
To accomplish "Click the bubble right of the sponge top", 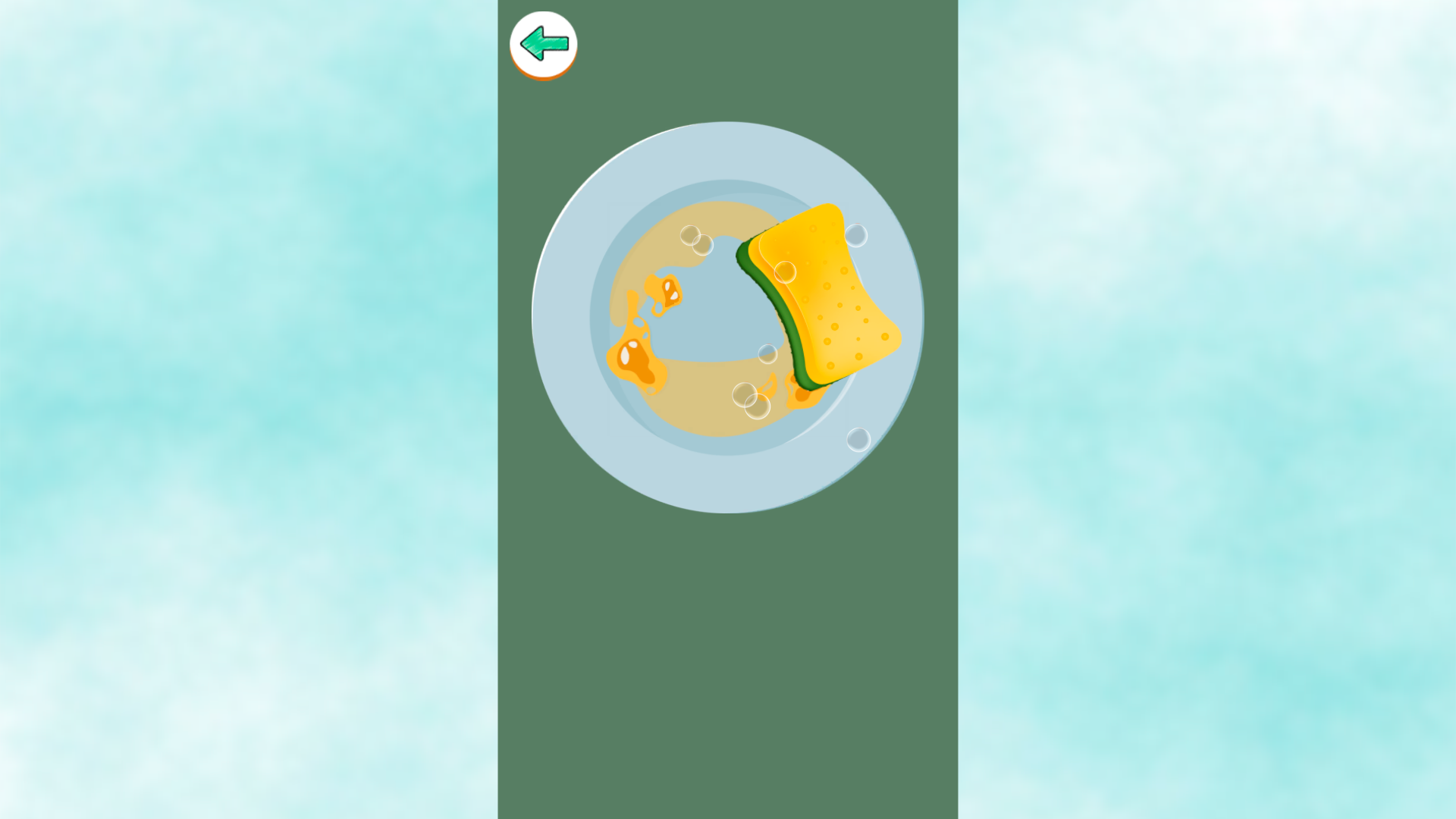I will 855,234.
